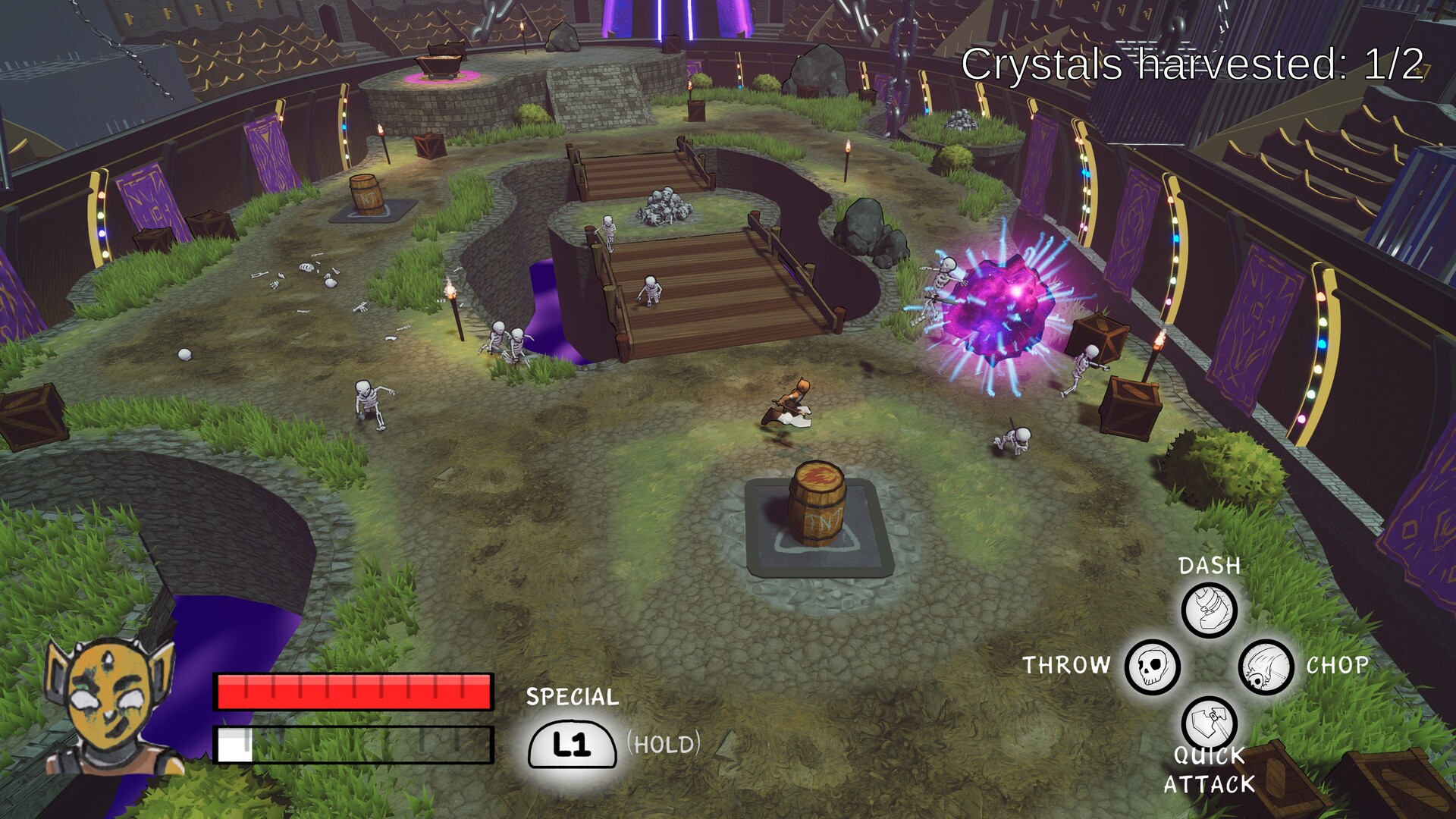The image size is (1456, 819).
Task: Activate the Dash ability icon
Action: click(x=1210, y=610)
